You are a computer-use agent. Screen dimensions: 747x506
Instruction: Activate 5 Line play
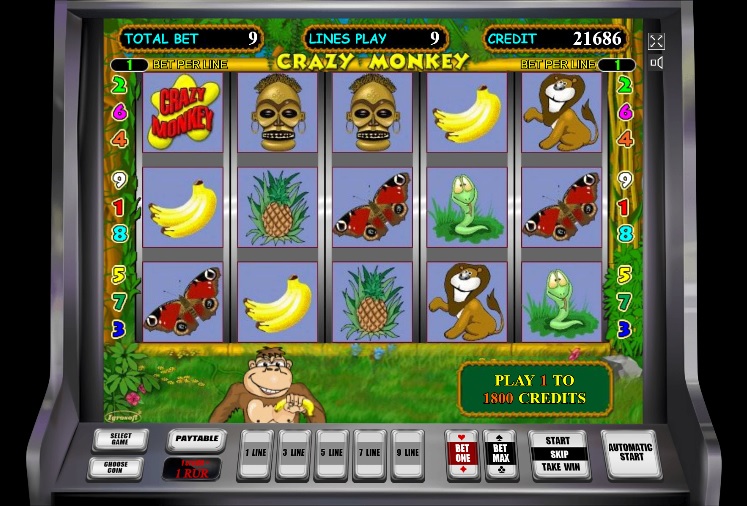pyautogui.click(x=332, y=453)
